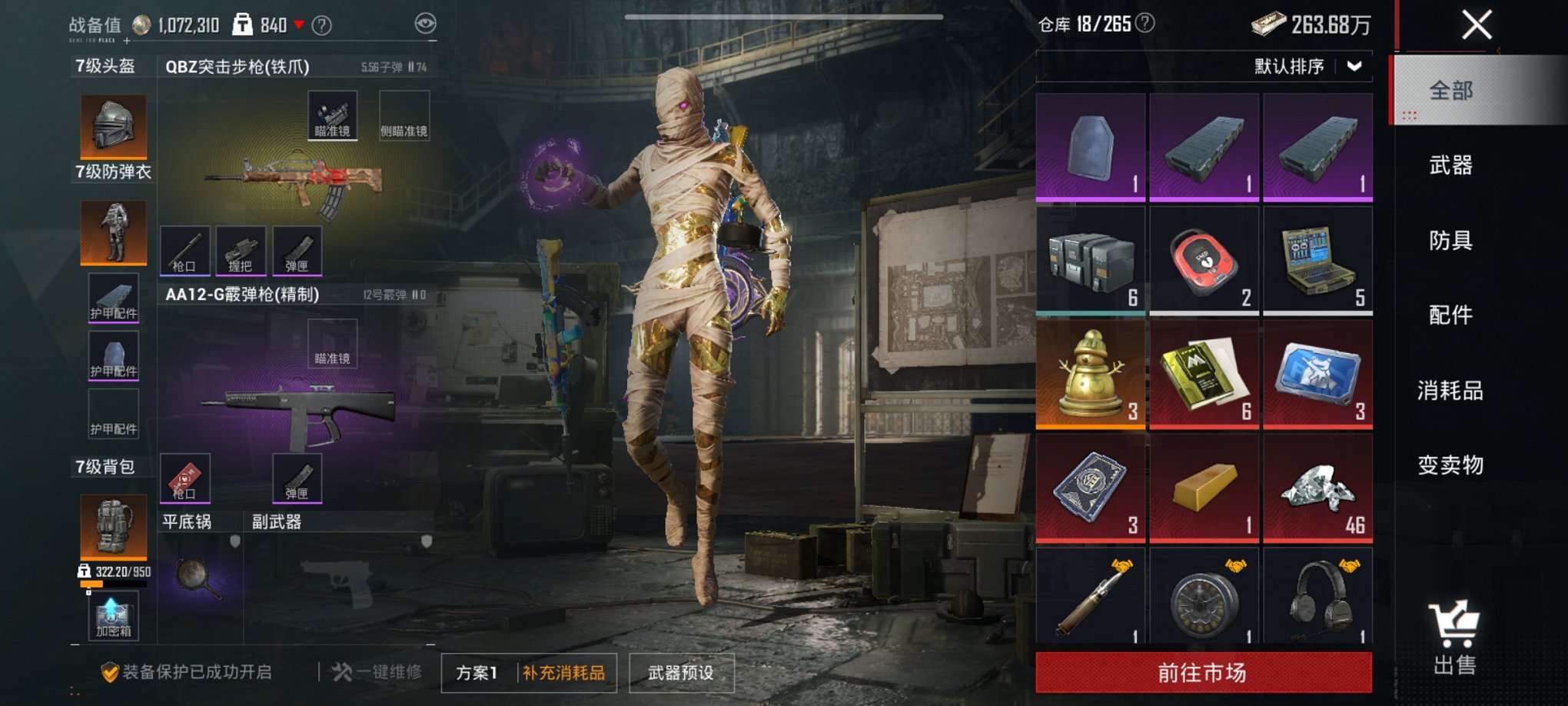
Task: Click the 侧瞄准镜 side scope slot
Action: 405,114
